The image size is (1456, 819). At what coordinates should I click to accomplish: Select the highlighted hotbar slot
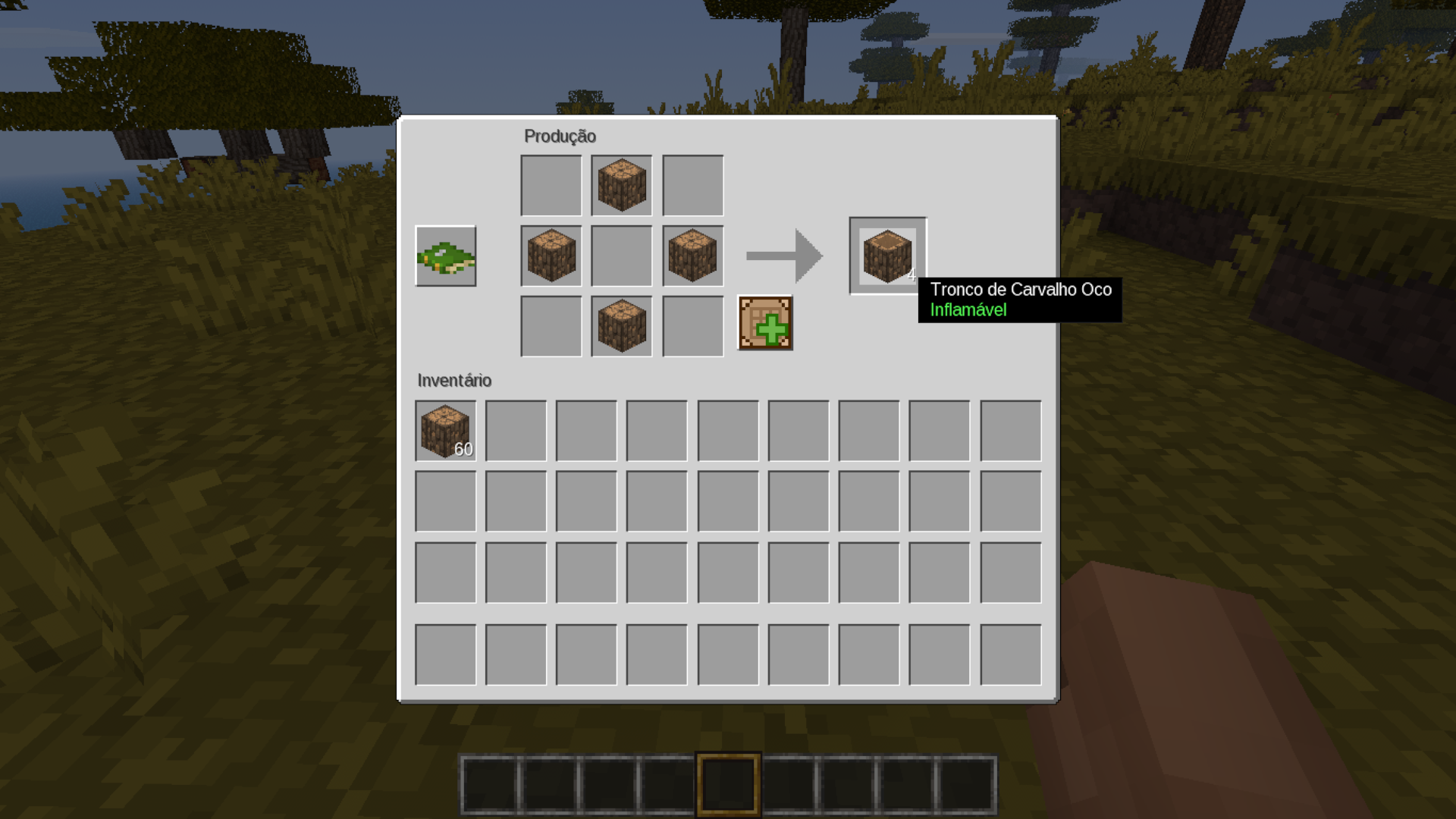[x=728, y=784]
